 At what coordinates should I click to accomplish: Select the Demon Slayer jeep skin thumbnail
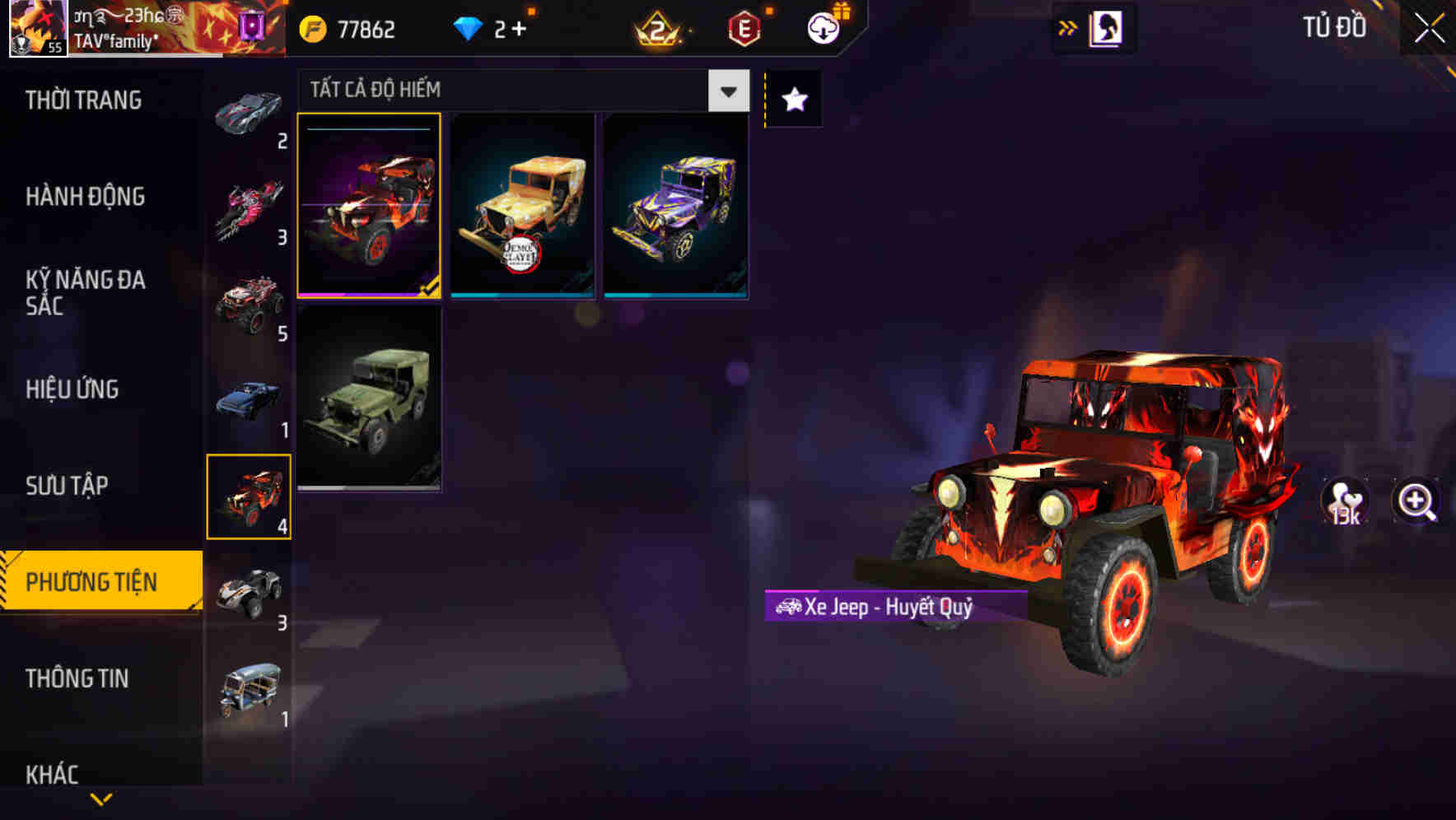[524, 205]
